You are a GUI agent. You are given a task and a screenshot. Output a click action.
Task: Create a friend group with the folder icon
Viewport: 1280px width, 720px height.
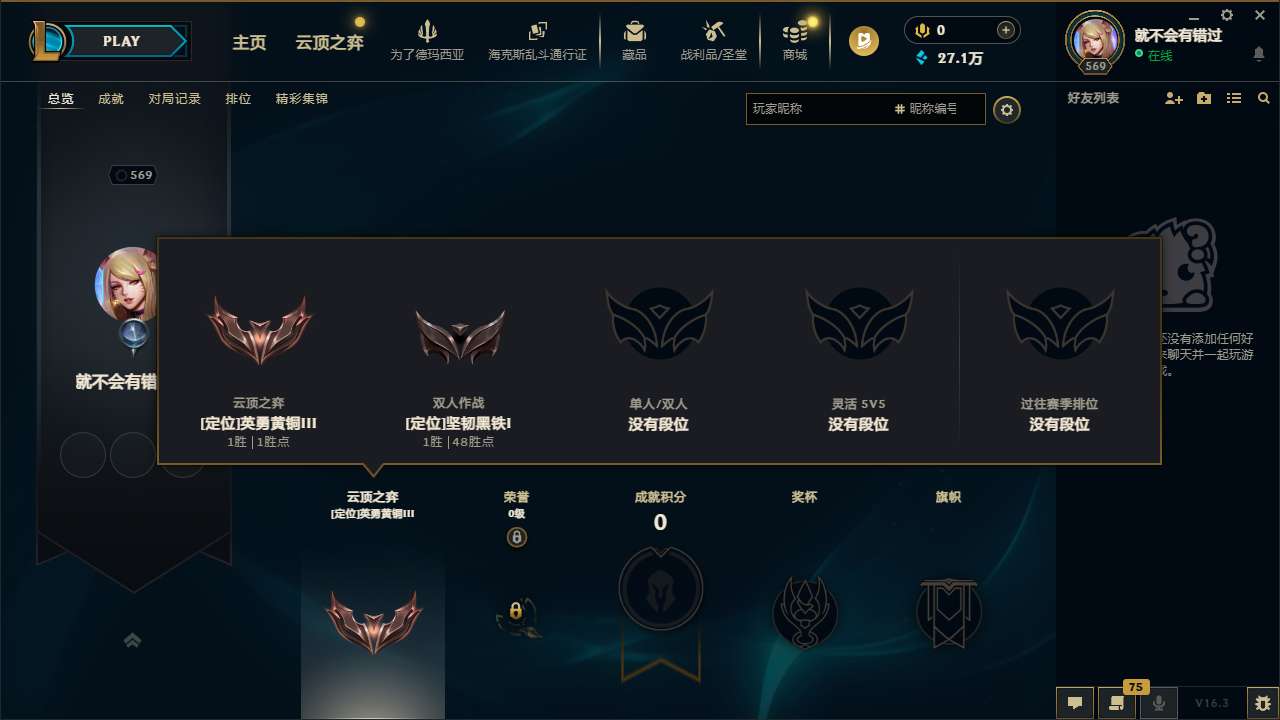(1203, 98)
